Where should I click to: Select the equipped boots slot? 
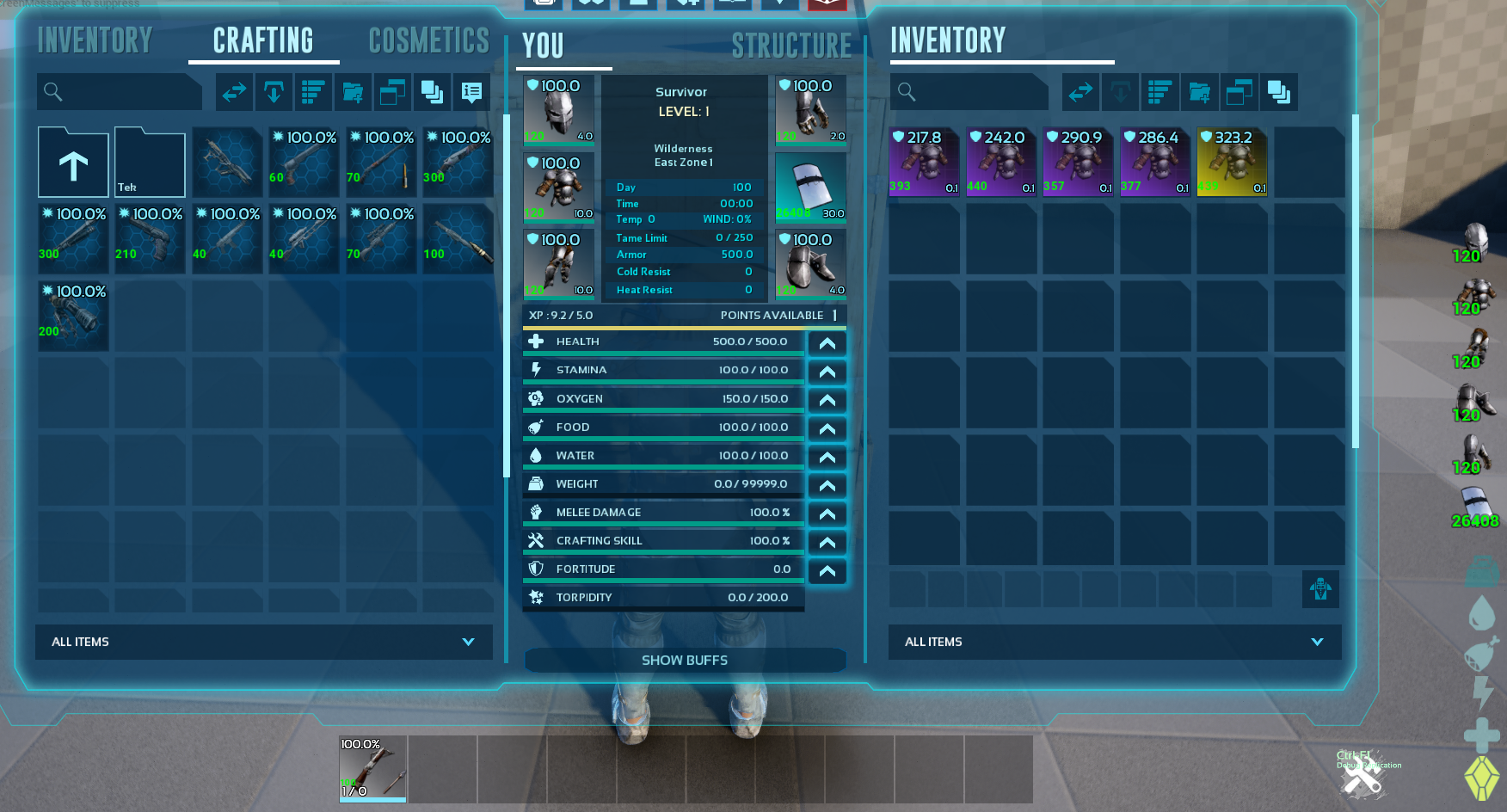(x=810, y=263)
